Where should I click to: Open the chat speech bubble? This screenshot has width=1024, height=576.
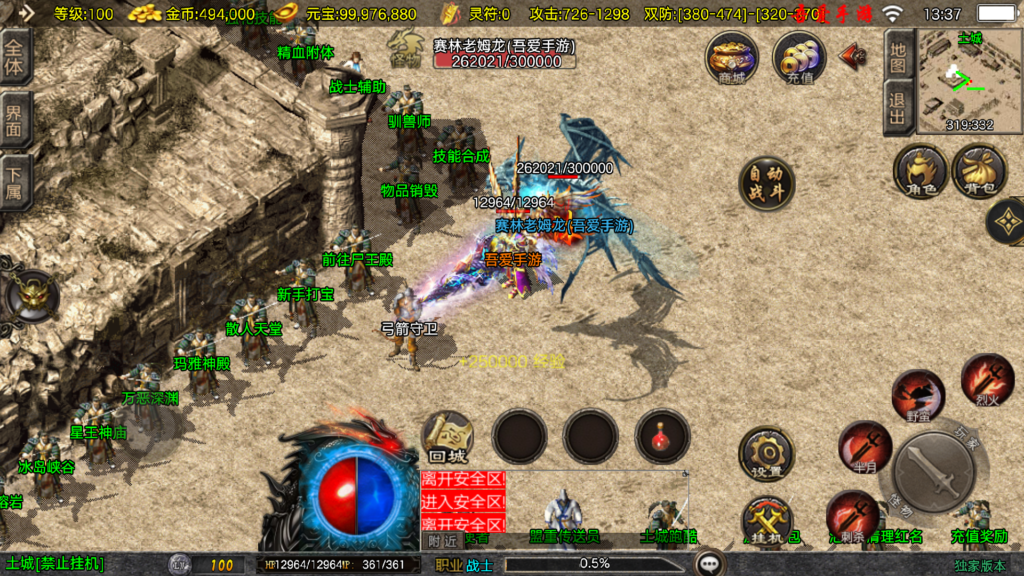(x=711, y=563)
